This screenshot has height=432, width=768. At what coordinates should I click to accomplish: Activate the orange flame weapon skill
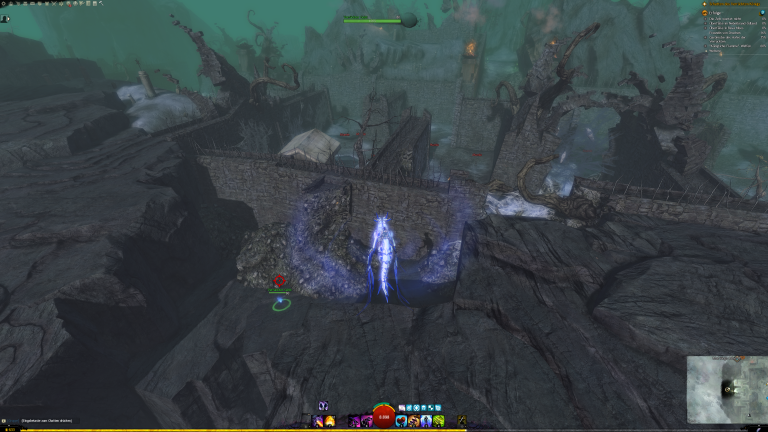click(330, 421)
